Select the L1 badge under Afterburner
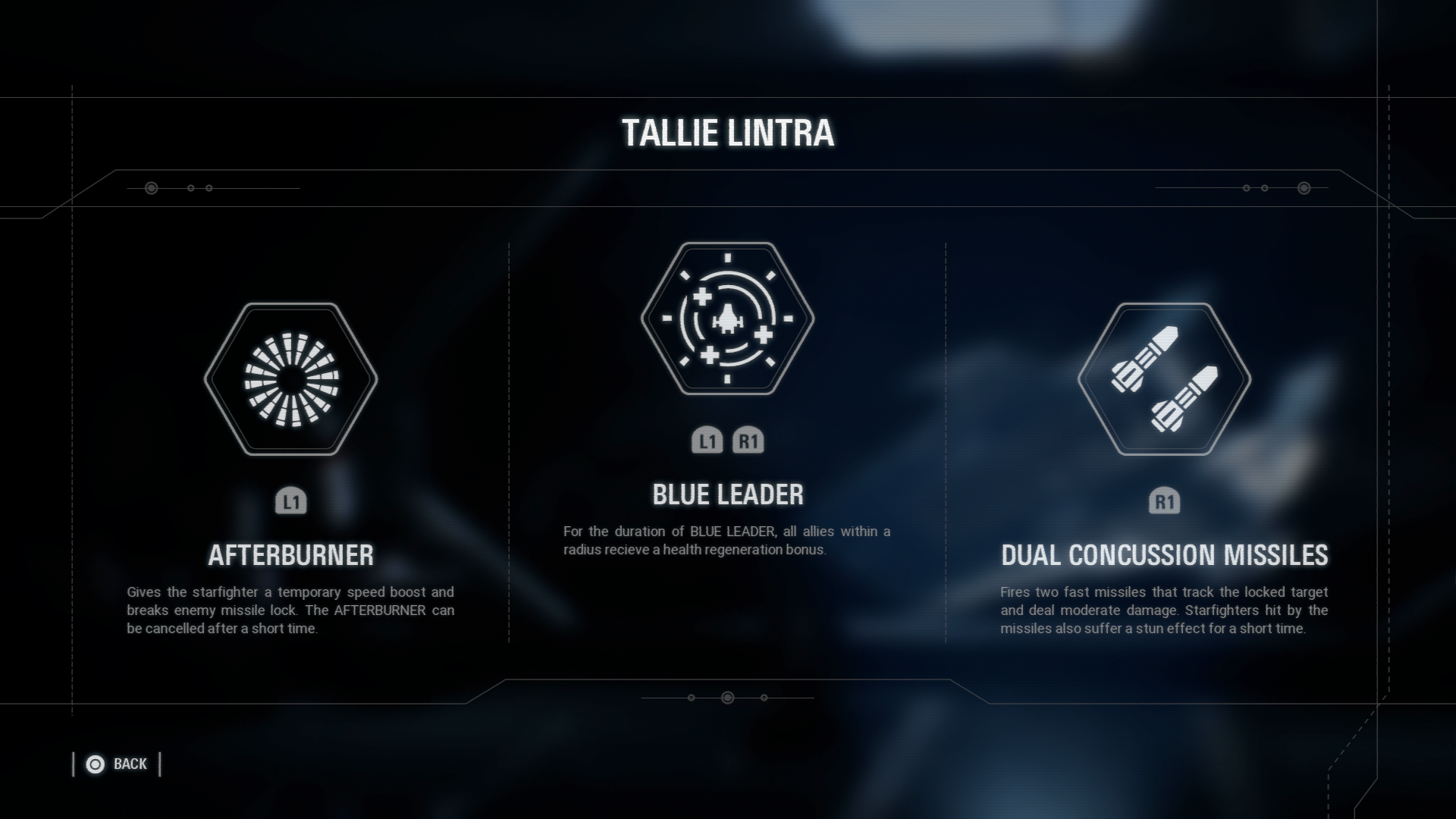The height and width of the screenshot is (819, 1456). click(x=292, y=502)
